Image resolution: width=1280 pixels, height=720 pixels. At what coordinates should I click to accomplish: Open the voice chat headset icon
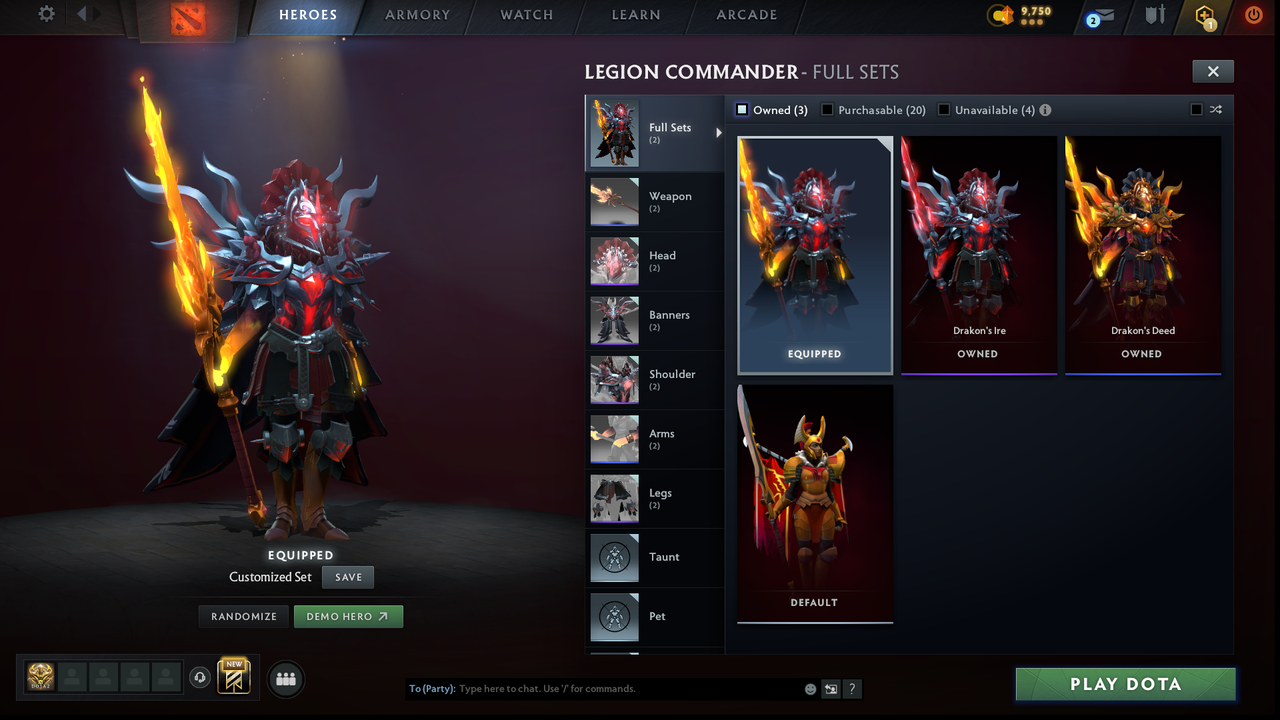201,678
